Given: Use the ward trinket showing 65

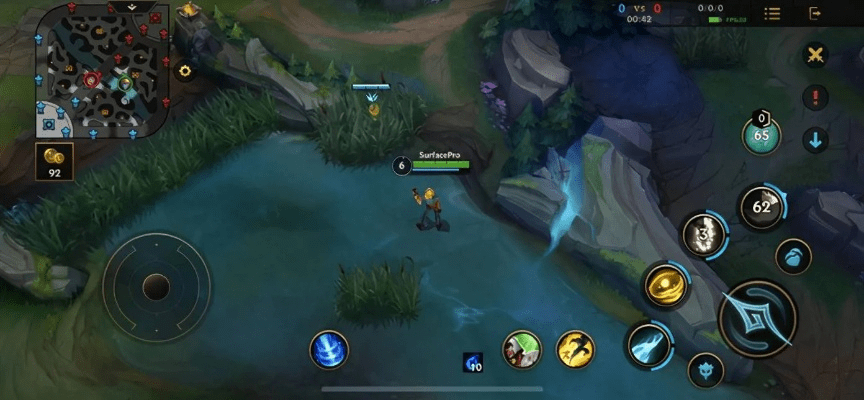Looking at the screenshot, I should click(762, 135).
